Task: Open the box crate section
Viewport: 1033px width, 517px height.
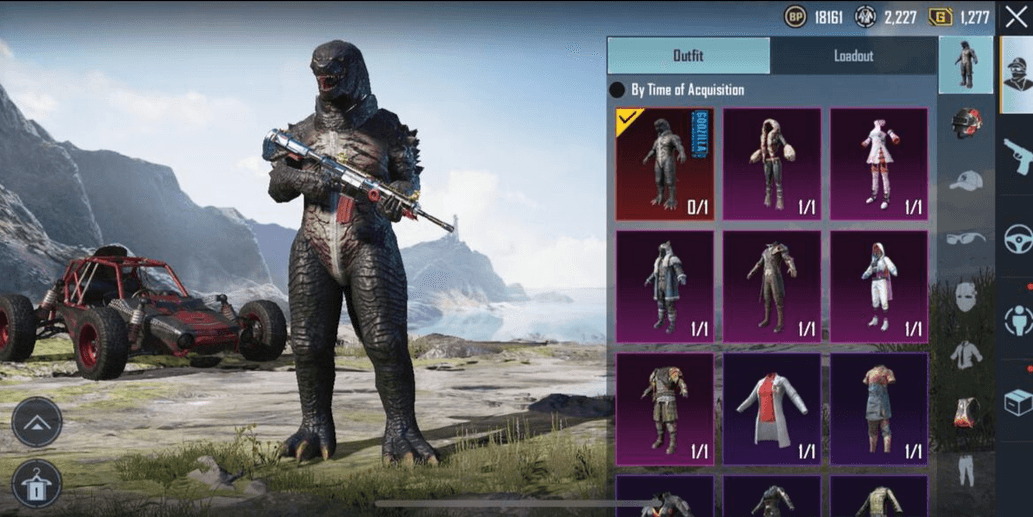Action: click(1017, 402)
